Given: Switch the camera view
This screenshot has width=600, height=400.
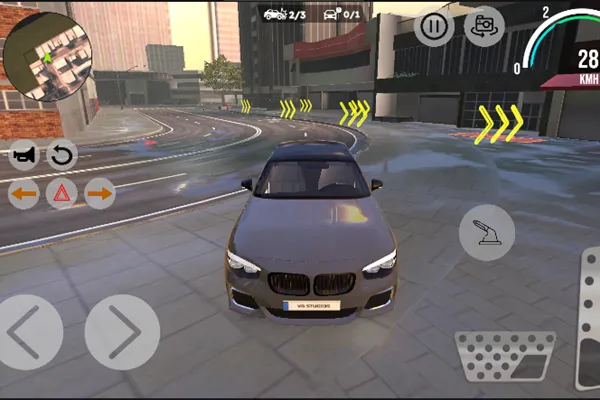Looking at the screenshot, I should pos(484,26).
